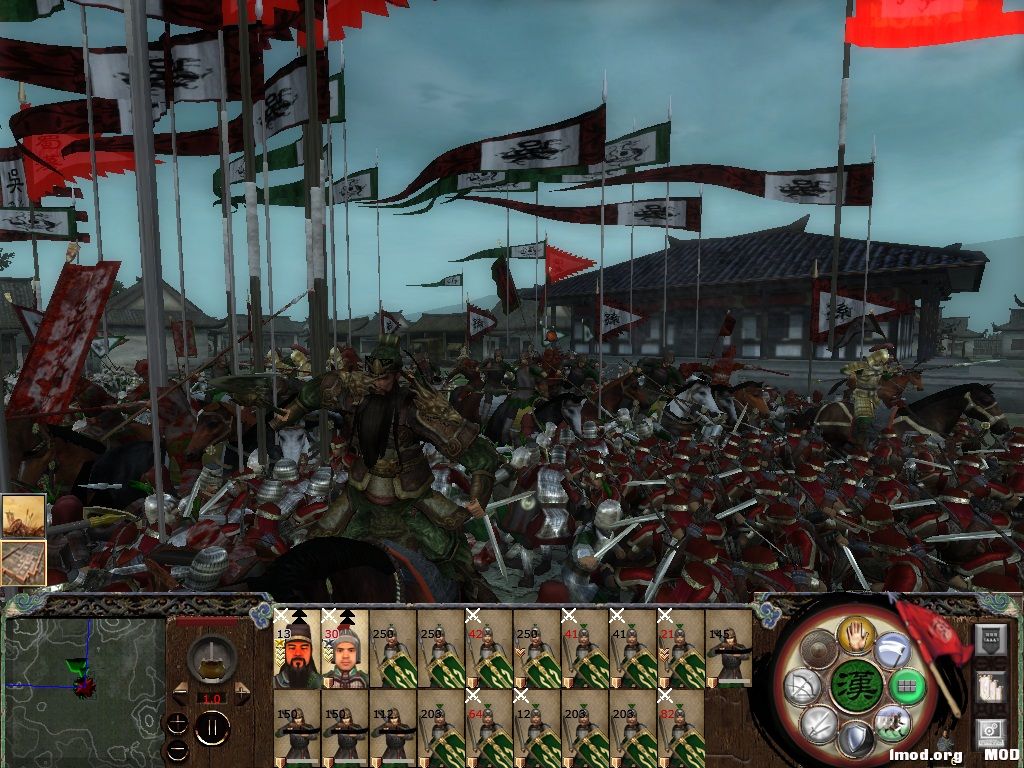This screenshot has width=1024, height=768.
Task: Click the central green Han emblem
Action: 855,686
